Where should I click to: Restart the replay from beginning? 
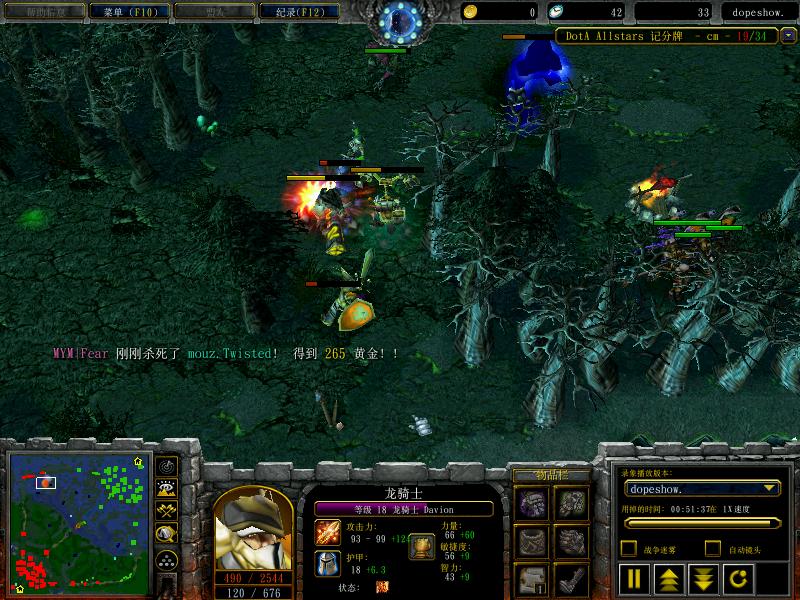click(736, 578)
